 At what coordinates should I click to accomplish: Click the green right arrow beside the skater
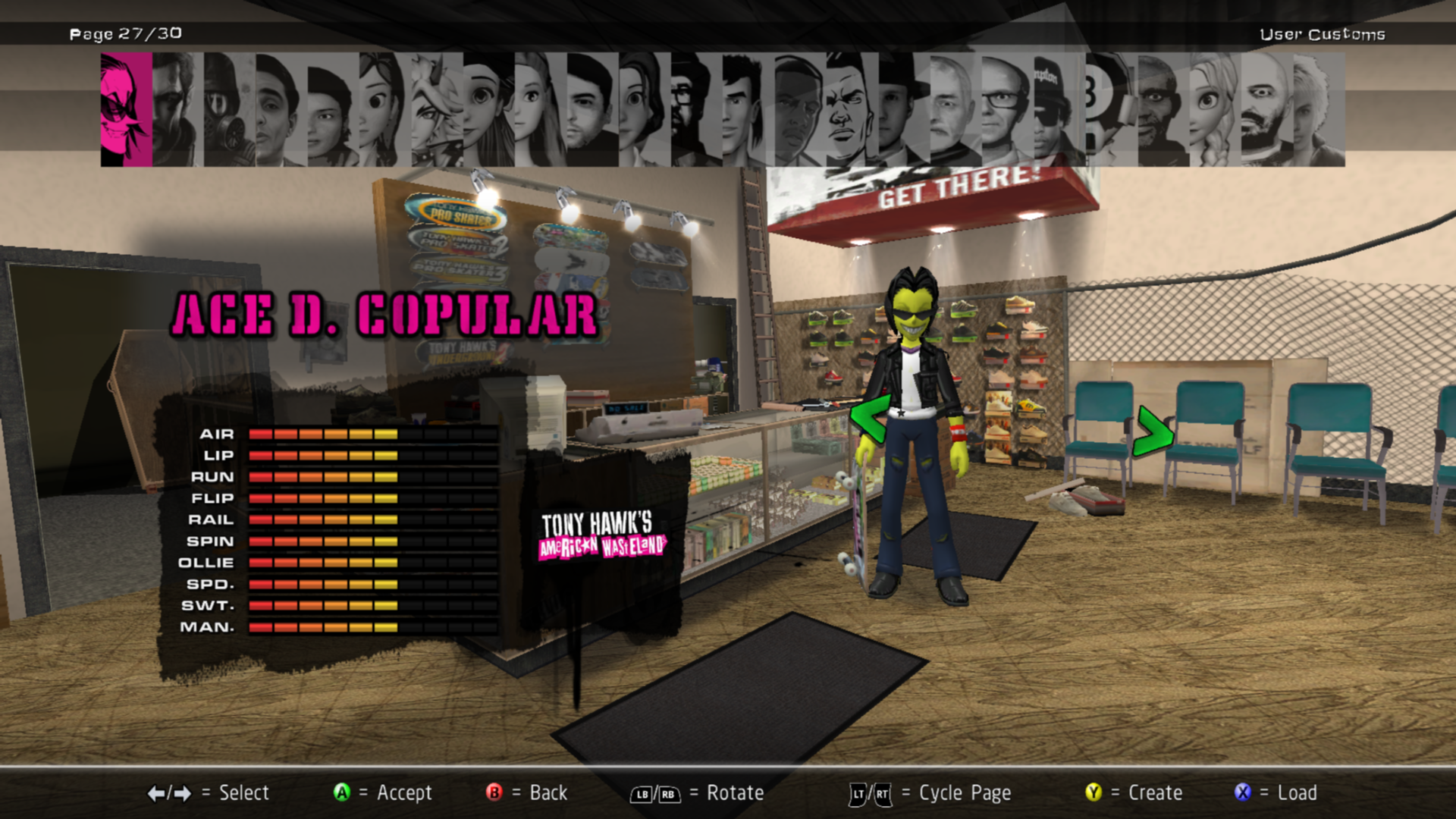click(x=1153, y=432)
